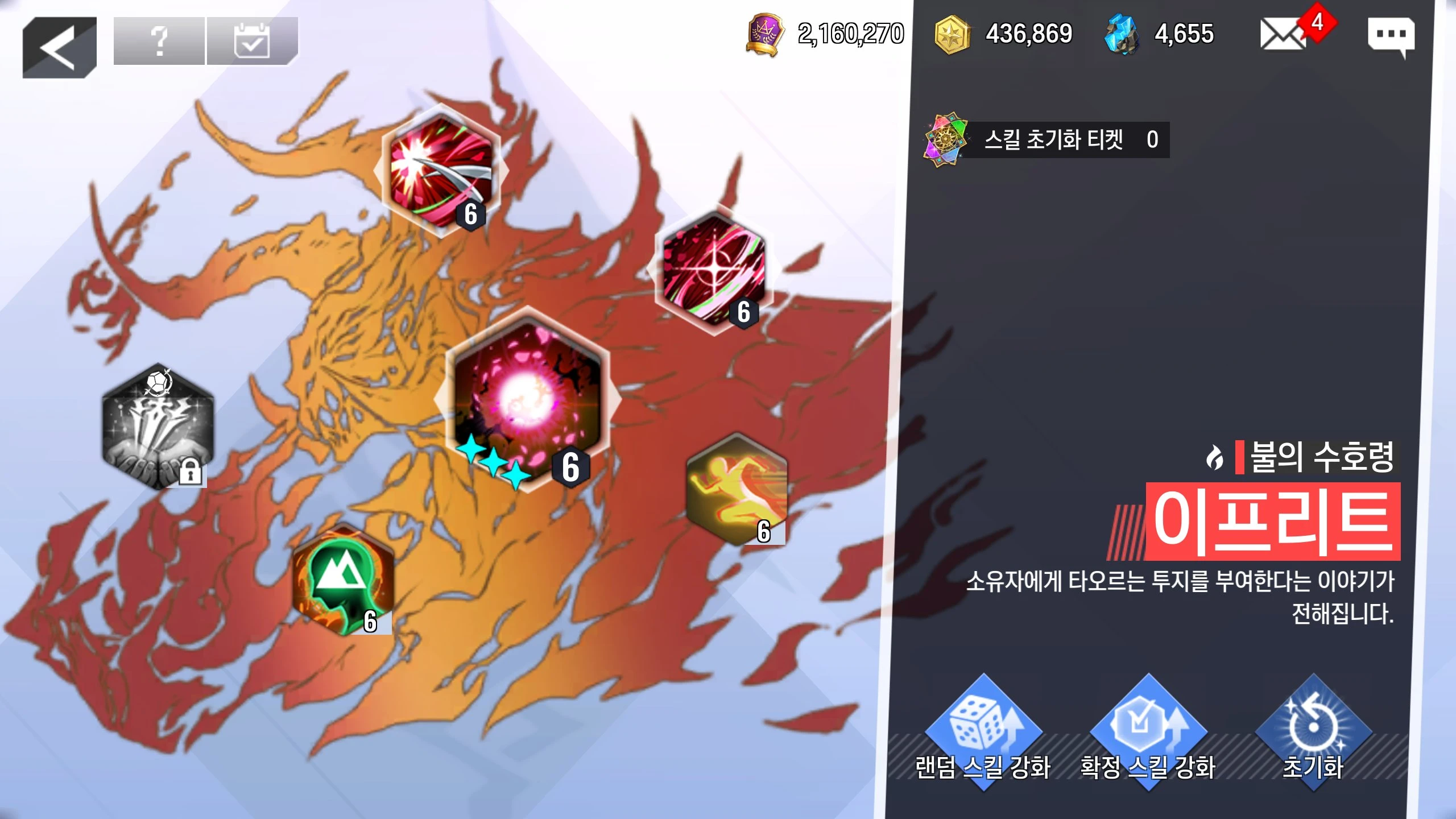Tap the 스킬 초기화 티켓 ticket icon

[945, 140]
